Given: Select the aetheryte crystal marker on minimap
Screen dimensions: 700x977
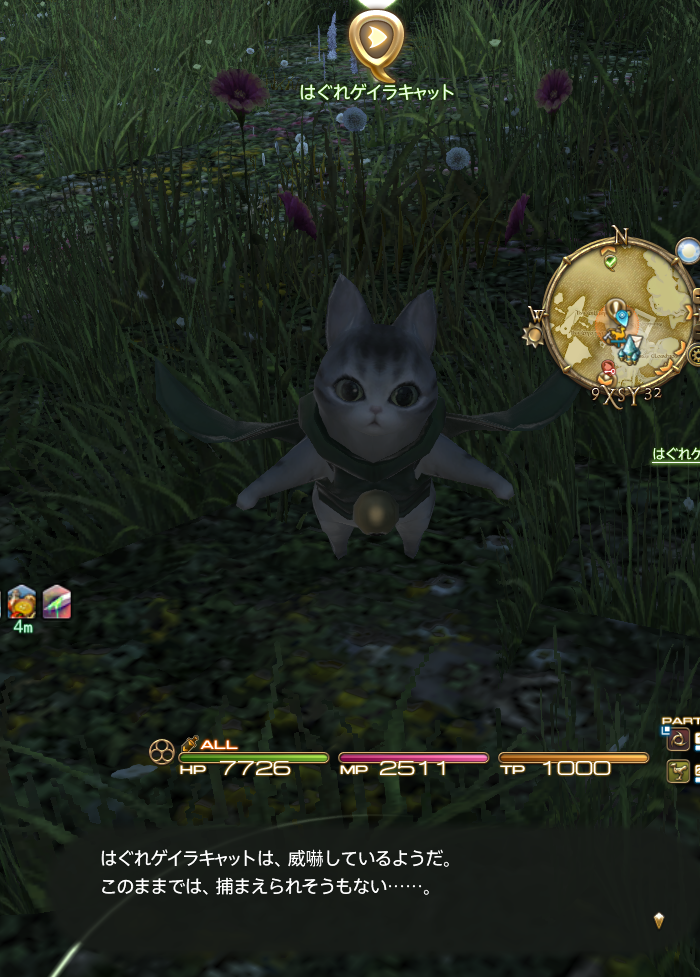Looking at the screenshot, I should tap(628, 344).
